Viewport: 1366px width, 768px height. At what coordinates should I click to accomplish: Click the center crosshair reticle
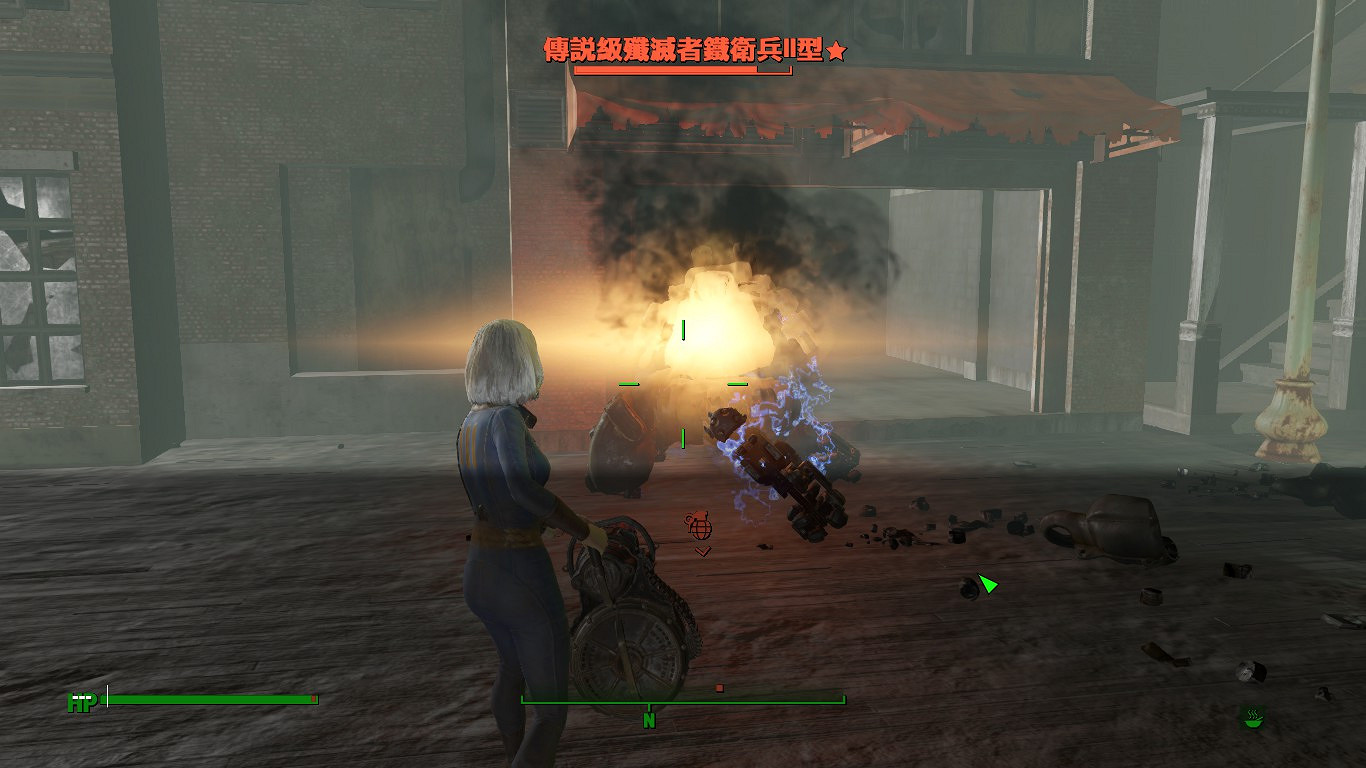(x=685, y=385)
